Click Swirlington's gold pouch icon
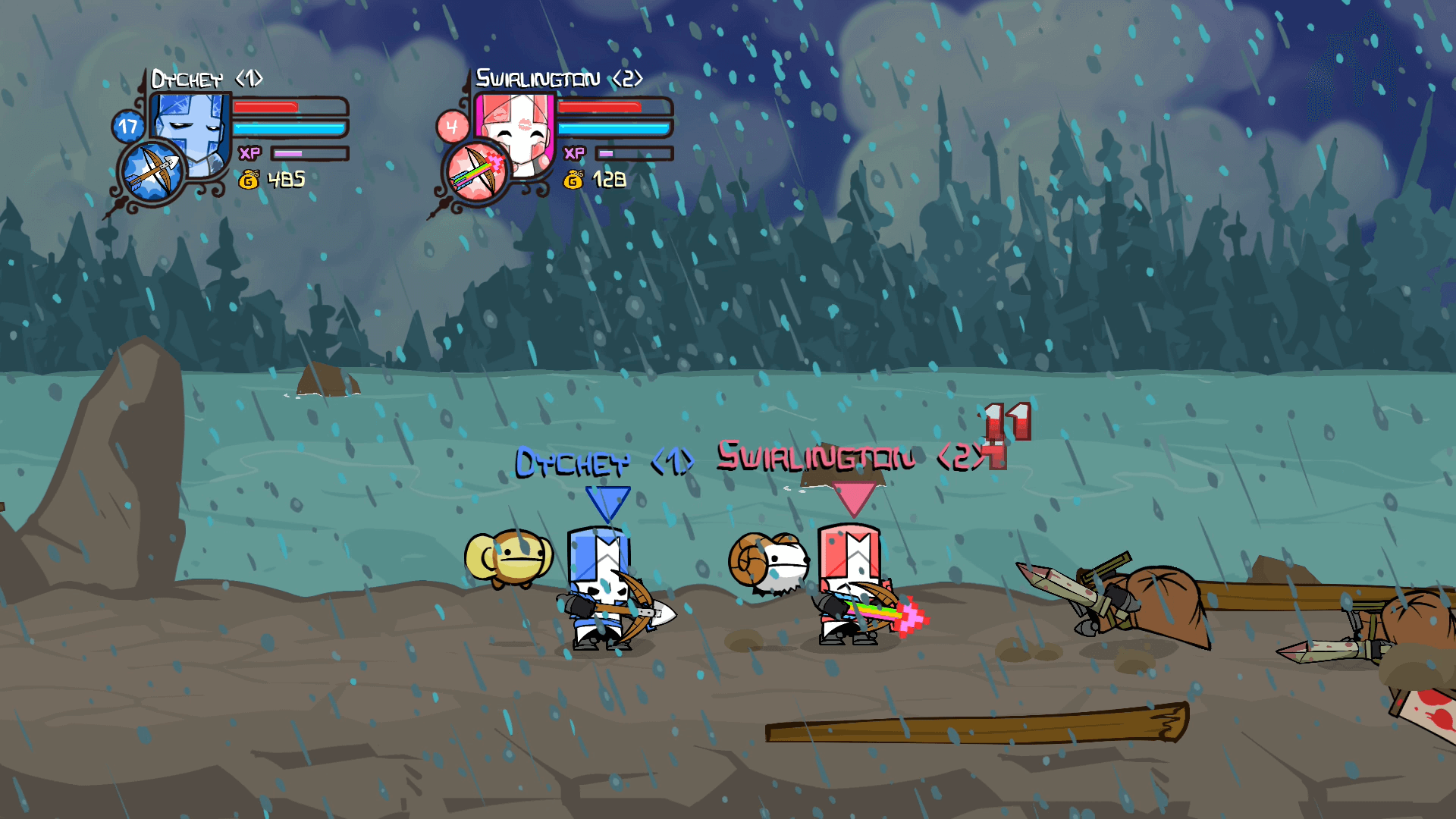This screenshot has height=819, width=1456. (x=574, y=180)
